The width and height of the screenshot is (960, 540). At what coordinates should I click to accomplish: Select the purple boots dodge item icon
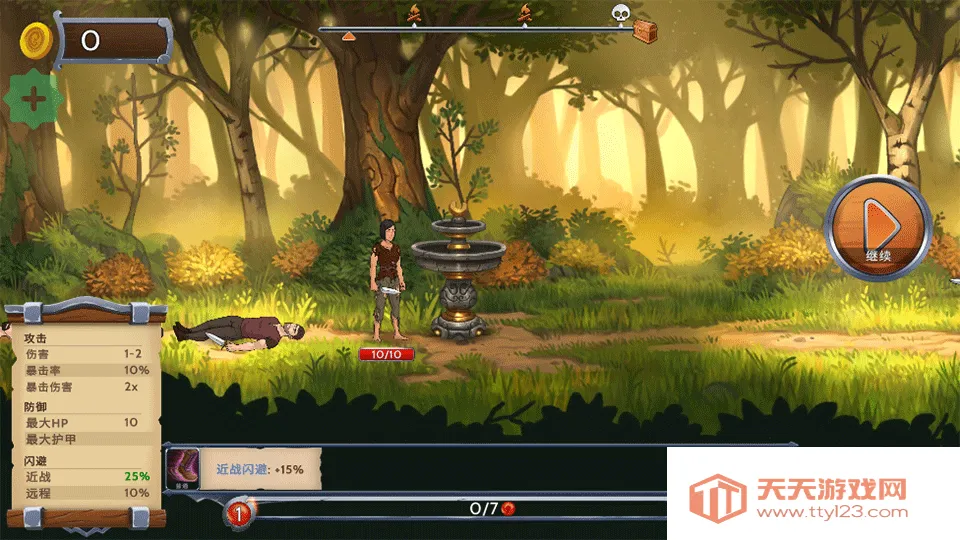[x=183, y=468]
